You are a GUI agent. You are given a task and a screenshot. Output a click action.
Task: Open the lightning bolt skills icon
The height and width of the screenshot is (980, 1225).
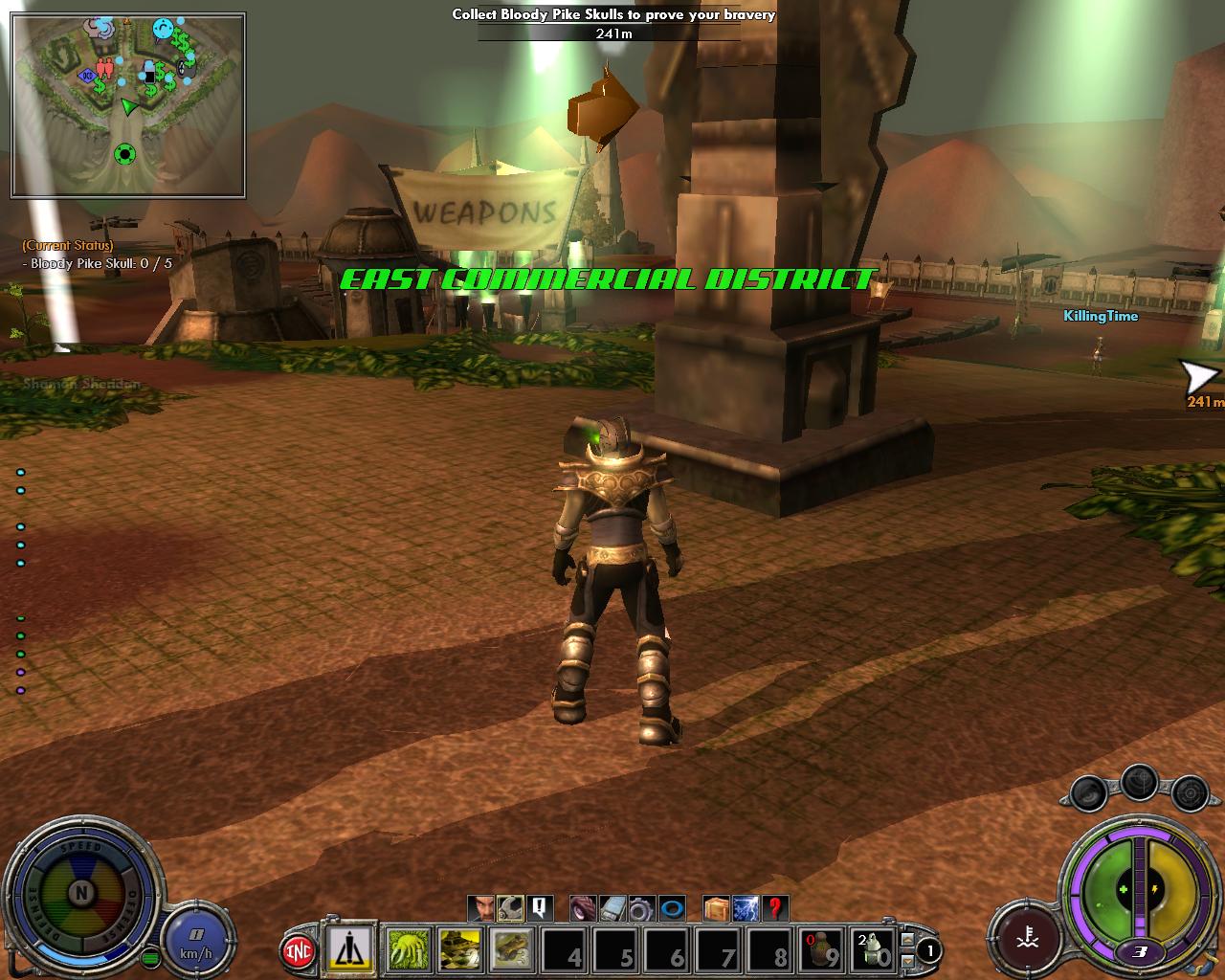click(x=746, y=907)
